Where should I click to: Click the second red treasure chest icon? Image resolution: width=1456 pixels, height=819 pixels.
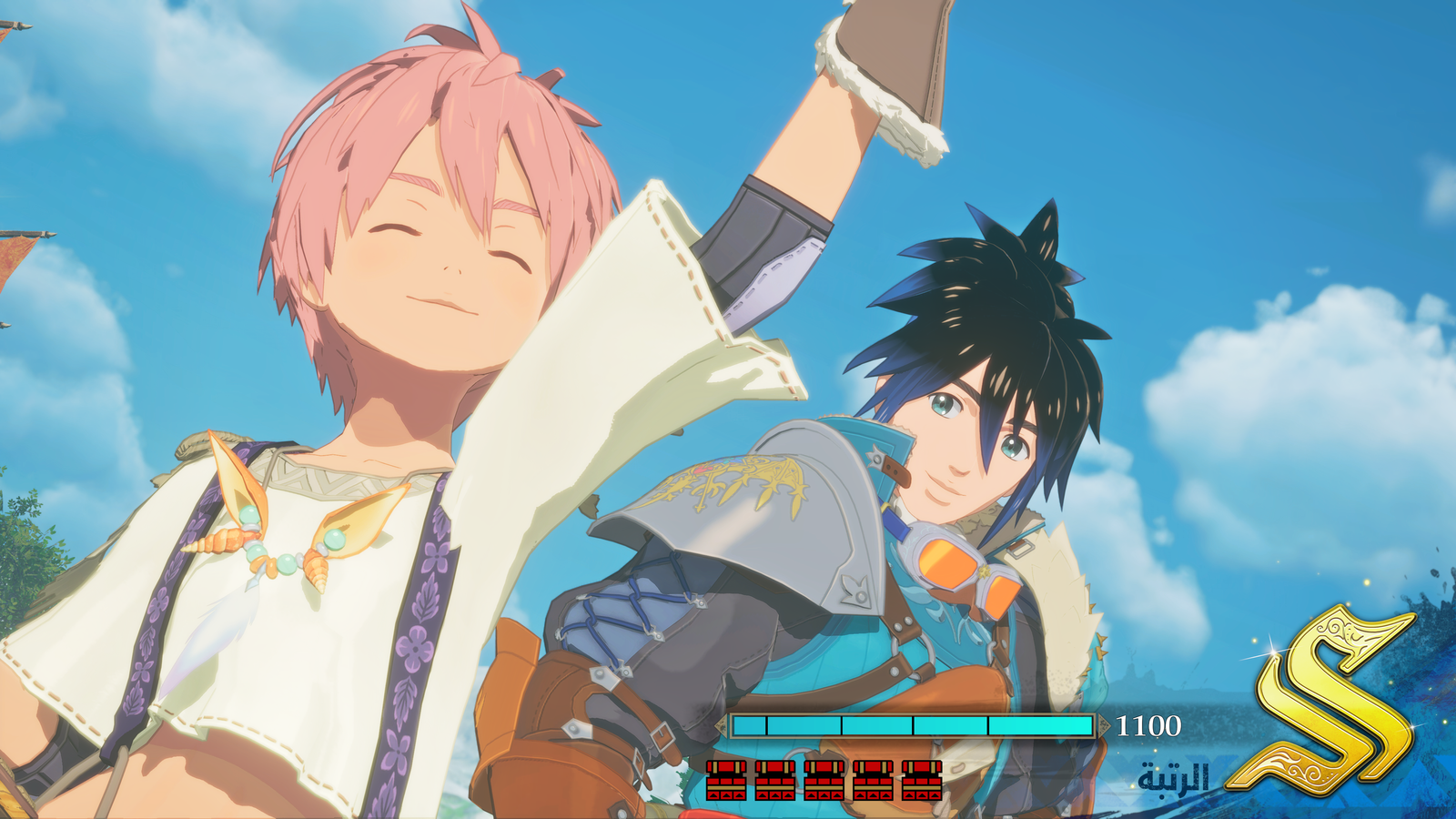pyautogui.click(x=775, y=781)
